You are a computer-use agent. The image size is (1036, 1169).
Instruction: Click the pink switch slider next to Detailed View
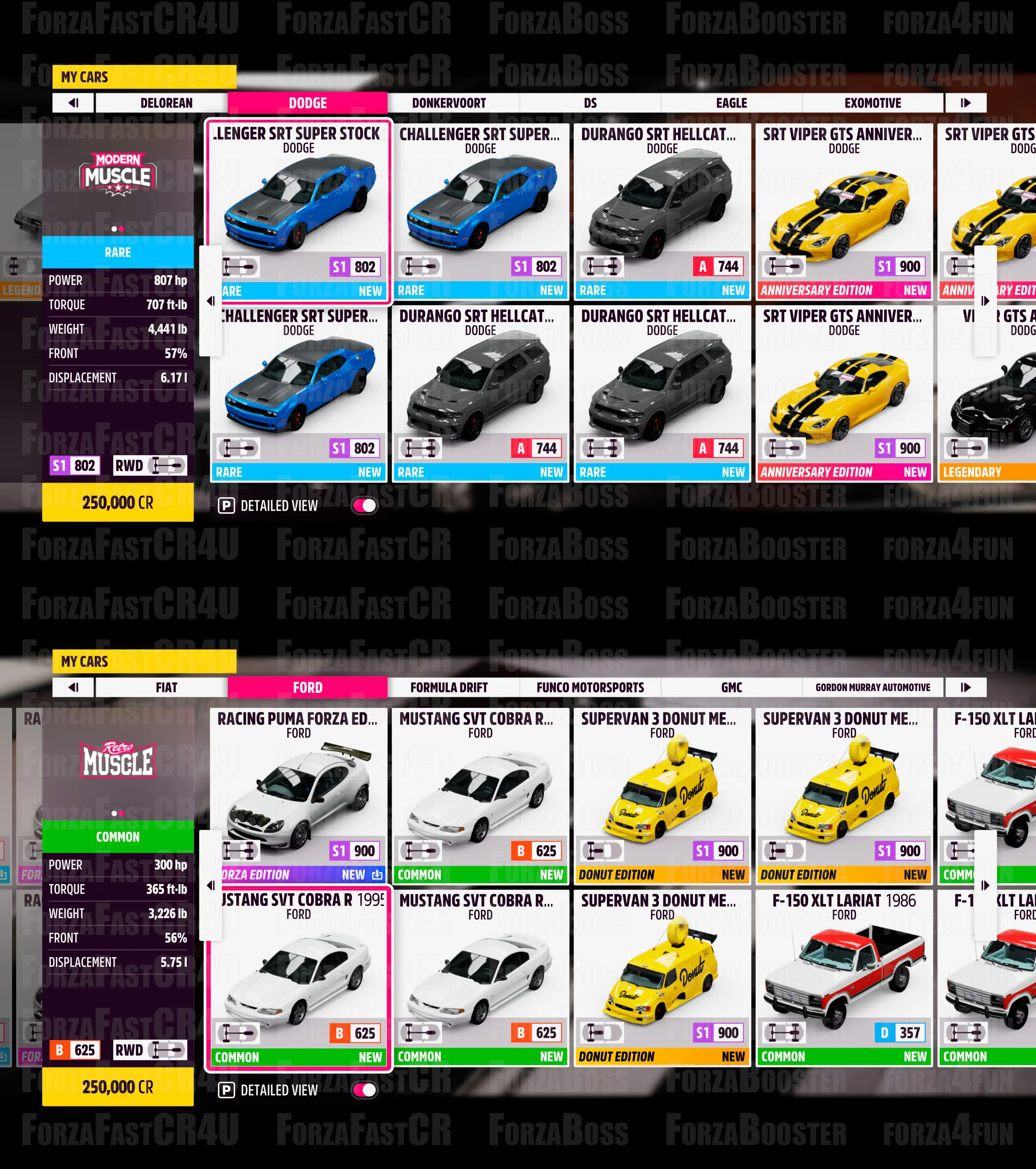(365, 506)
